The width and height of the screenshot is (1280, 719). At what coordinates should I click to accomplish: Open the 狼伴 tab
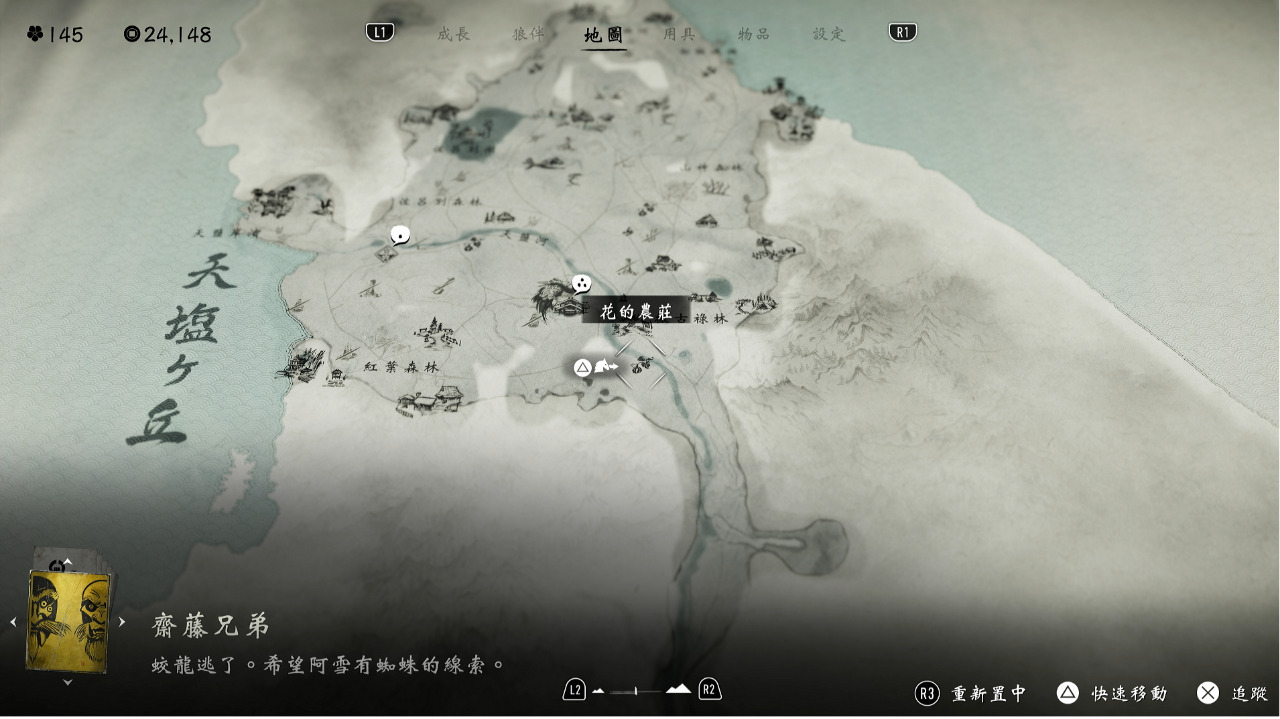point(529,34)
